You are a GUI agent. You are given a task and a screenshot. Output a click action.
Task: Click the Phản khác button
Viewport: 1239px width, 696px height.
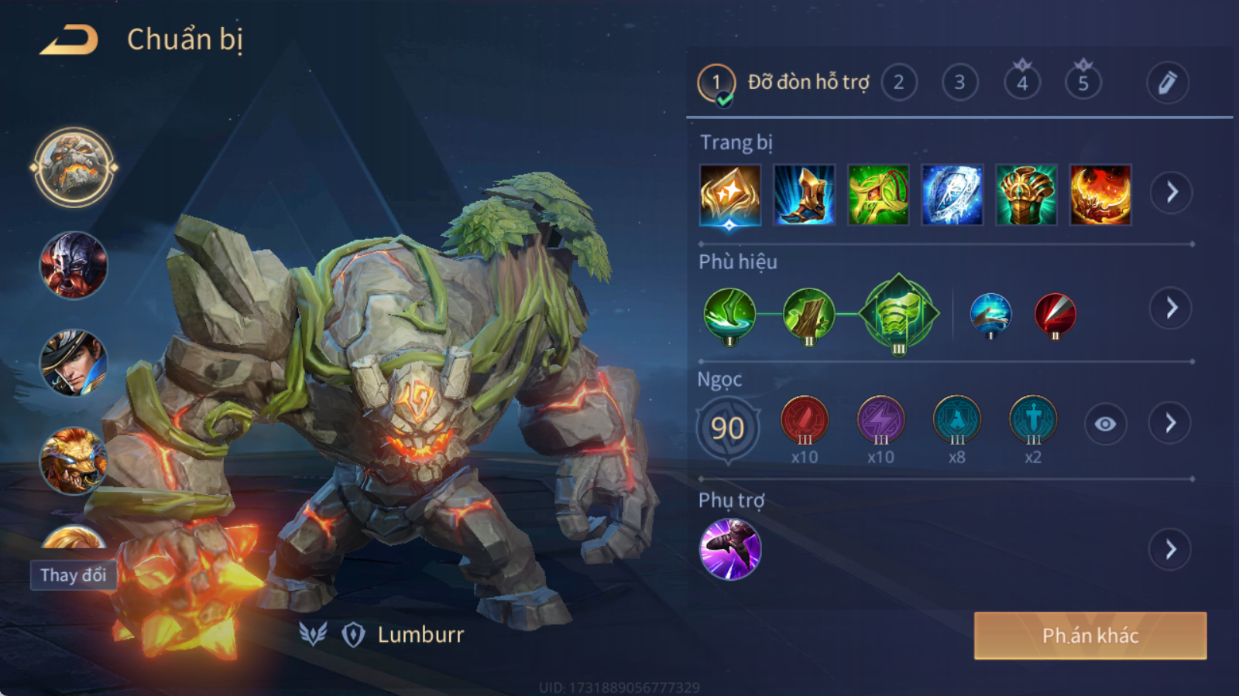(x=1090, y=636)
